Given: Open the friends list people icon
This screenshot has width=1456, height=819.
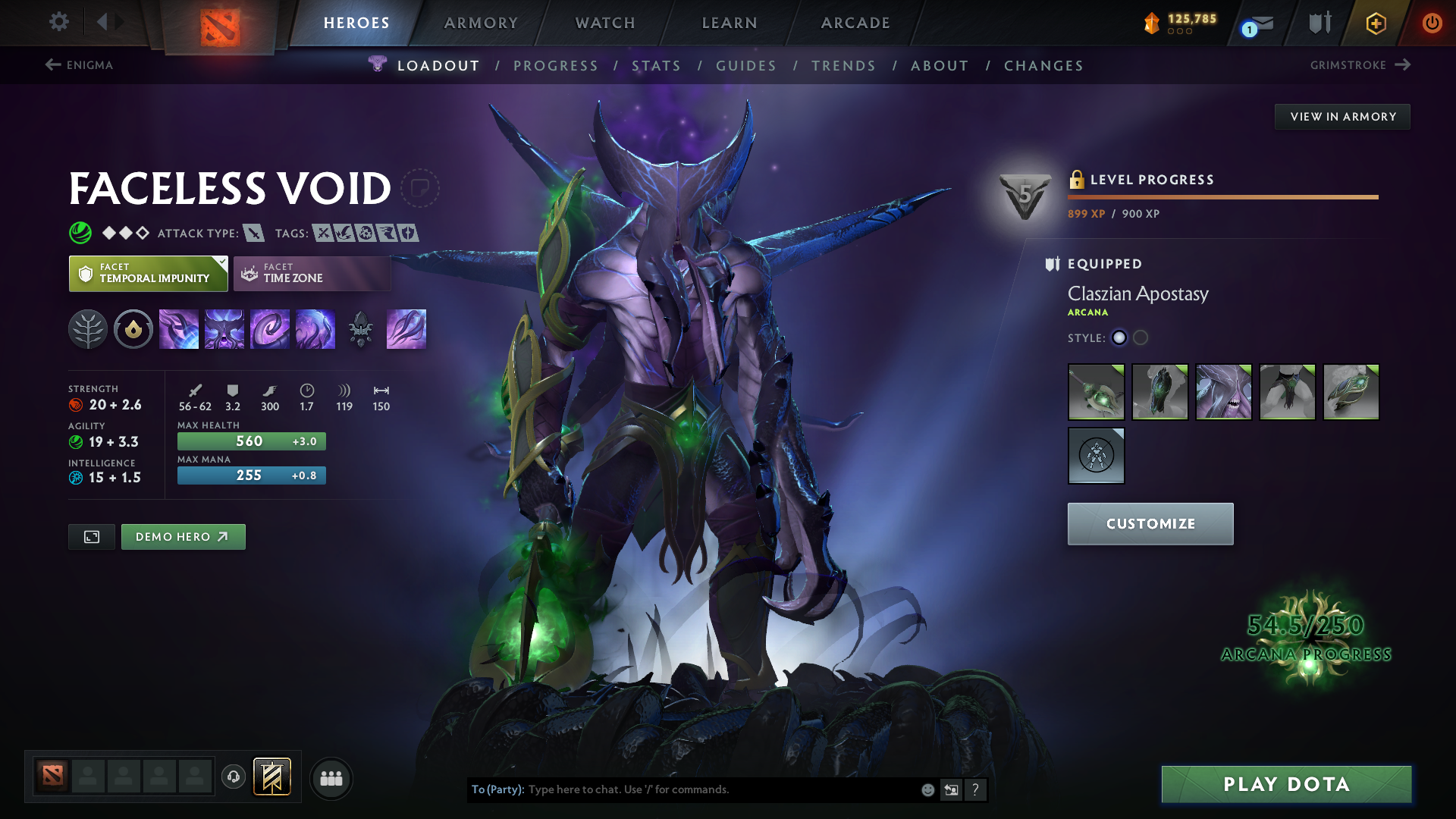Looking at the screenshot, I should [x=331, y=778].
